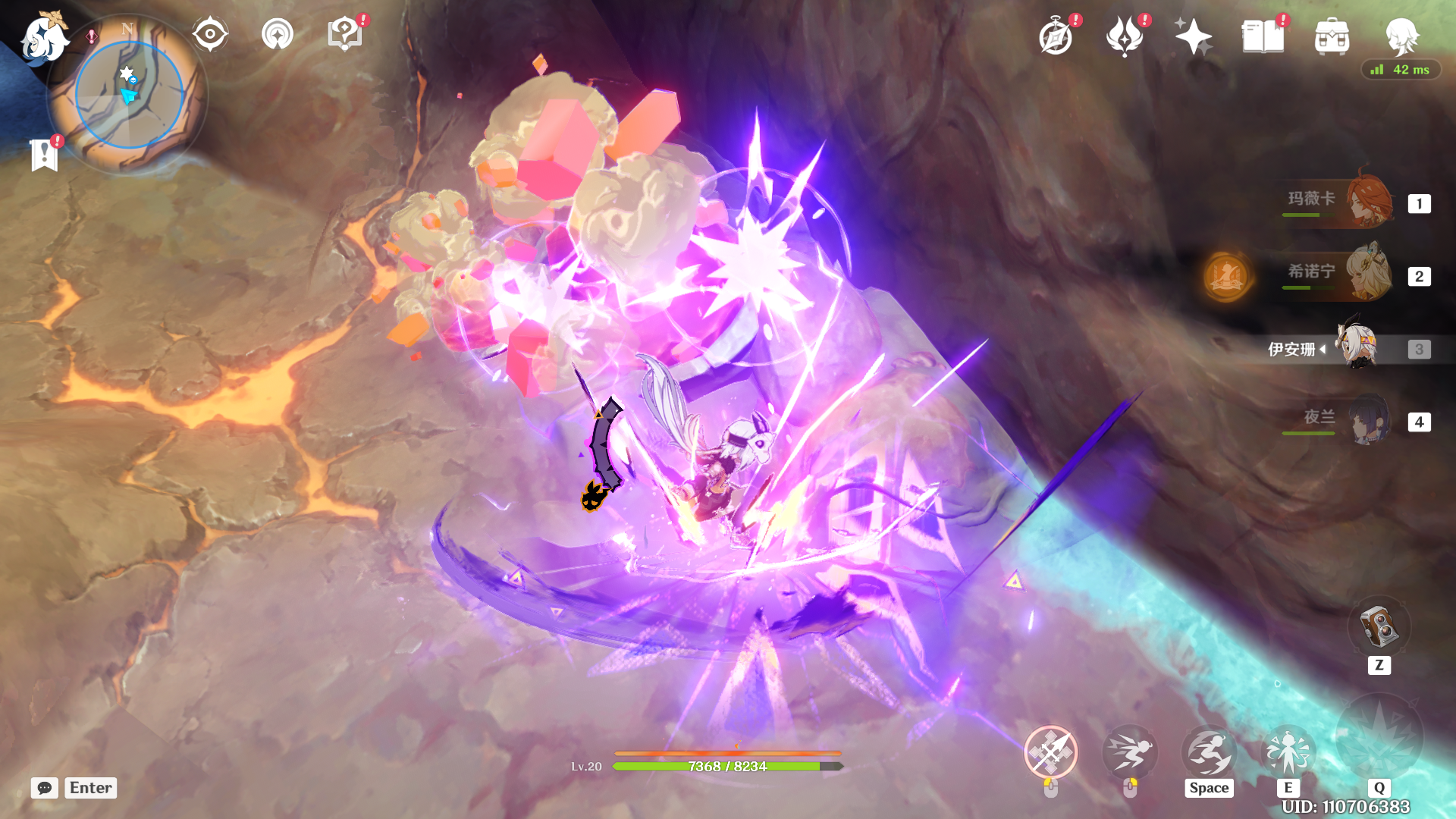Open the backpack inventory
Image resolution: width=1456 pixels, height=819 pixels.
coord(1332,37)
